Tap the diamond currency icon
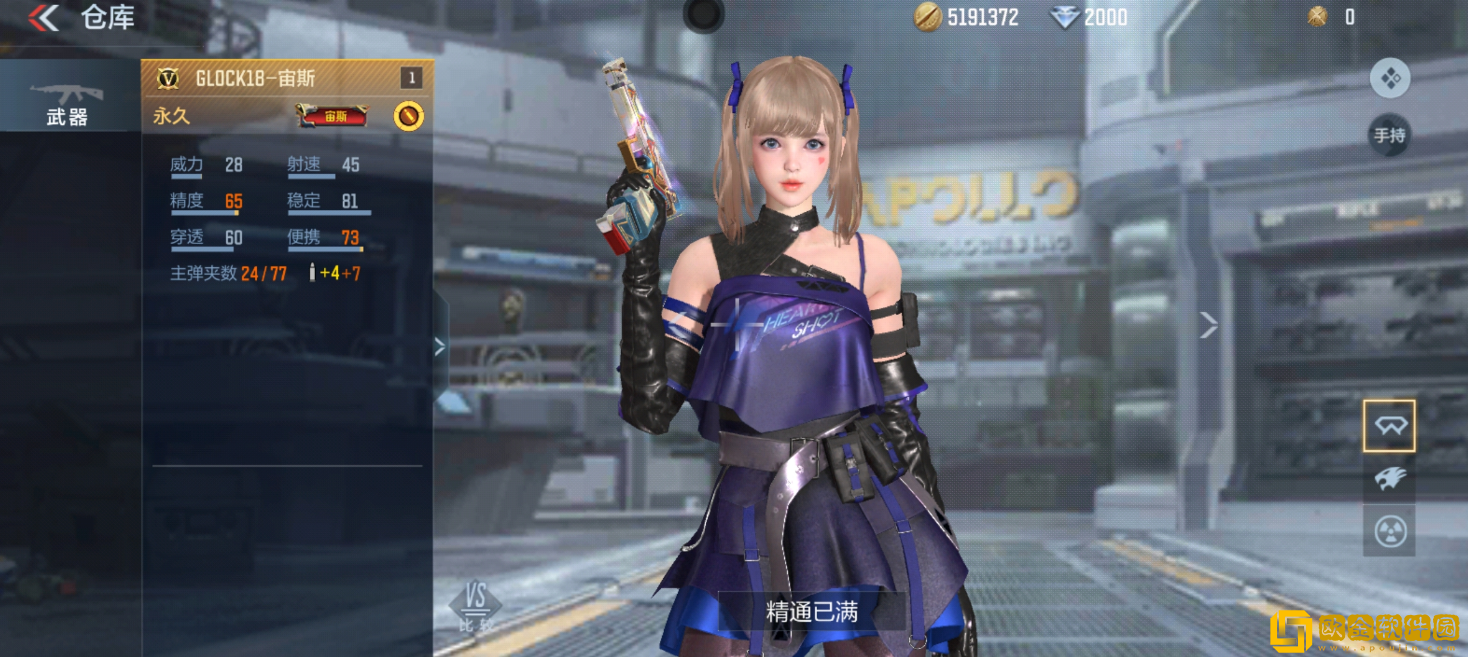This screenshot has width=1468, height=657. (1065, 17)
